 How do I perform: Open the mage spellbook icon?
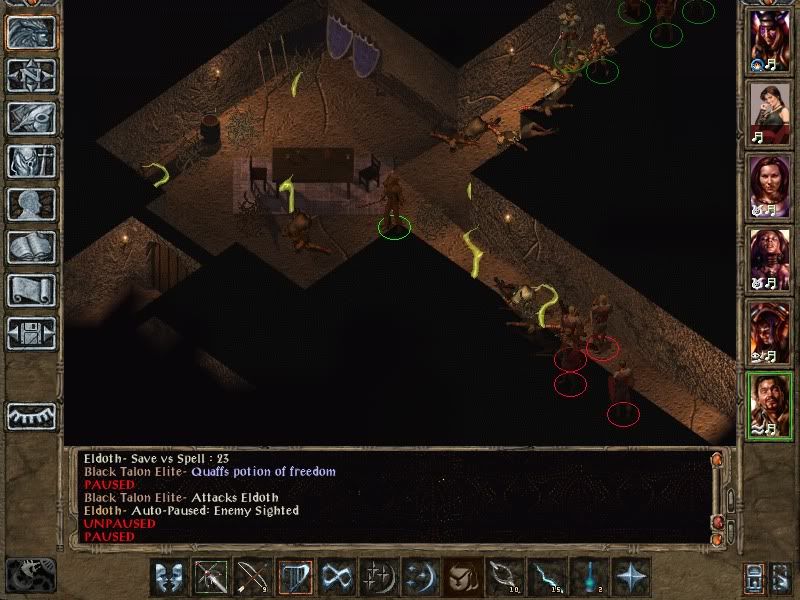(31, 247)
